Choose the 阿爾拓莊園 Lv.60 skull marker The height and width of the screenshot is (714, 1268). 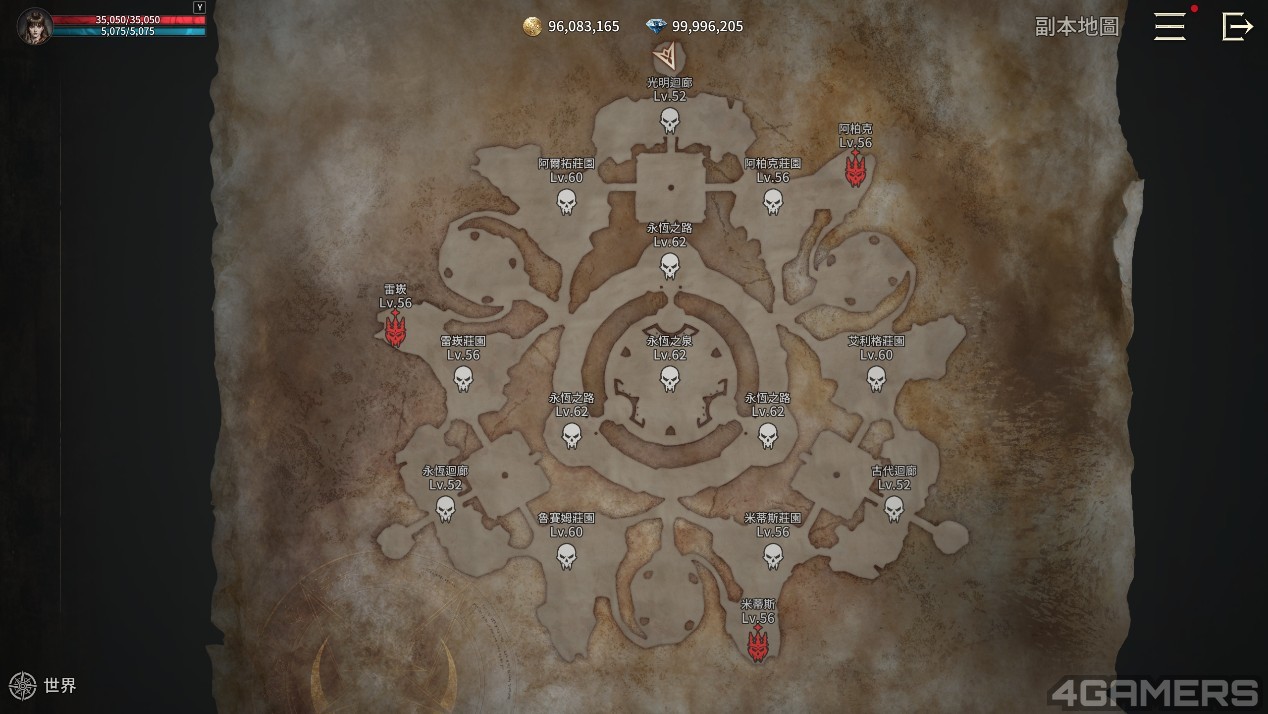click(567, 203)
